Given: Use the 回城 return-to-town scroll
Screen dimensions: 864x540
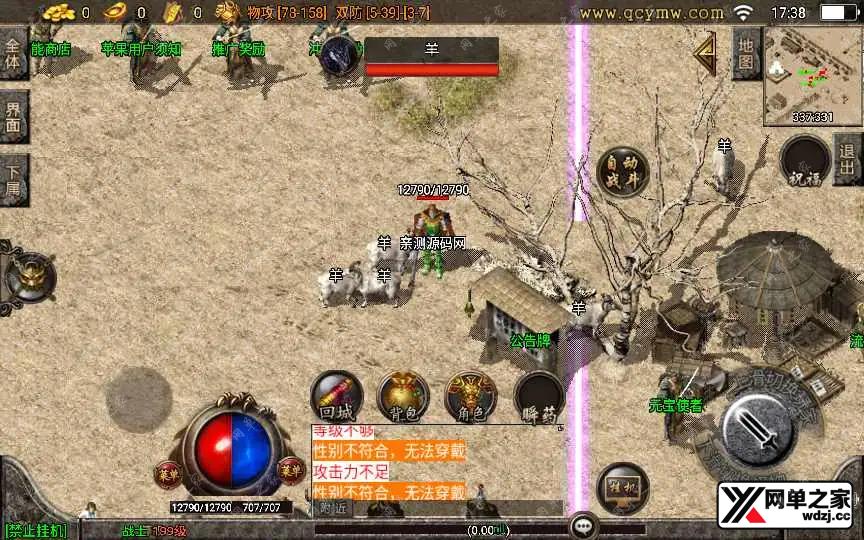Looking at the screenshot, I should pos(335,395).
